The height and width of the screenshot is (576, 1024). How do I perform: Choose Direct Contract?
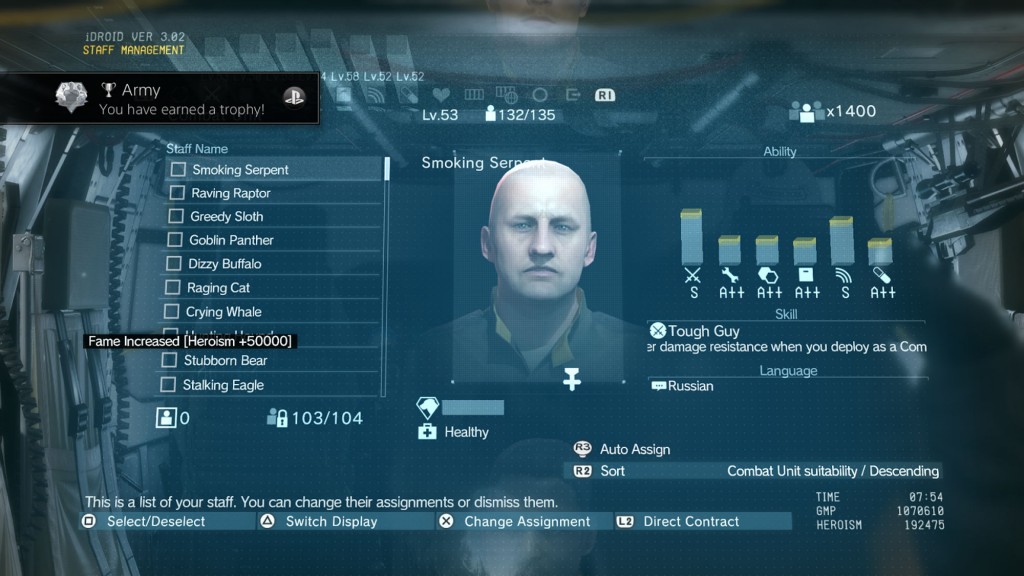[x=690, y=522]
